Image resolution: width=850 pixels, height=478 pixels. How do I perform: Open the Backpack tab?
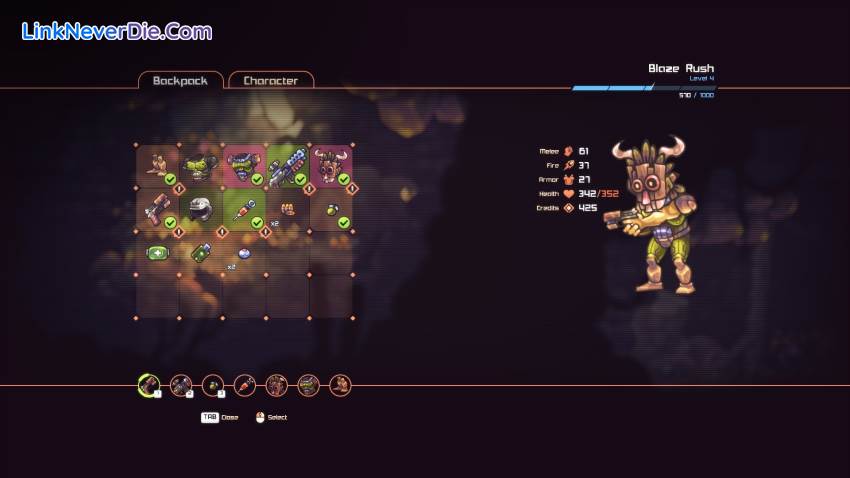point(180,80)
